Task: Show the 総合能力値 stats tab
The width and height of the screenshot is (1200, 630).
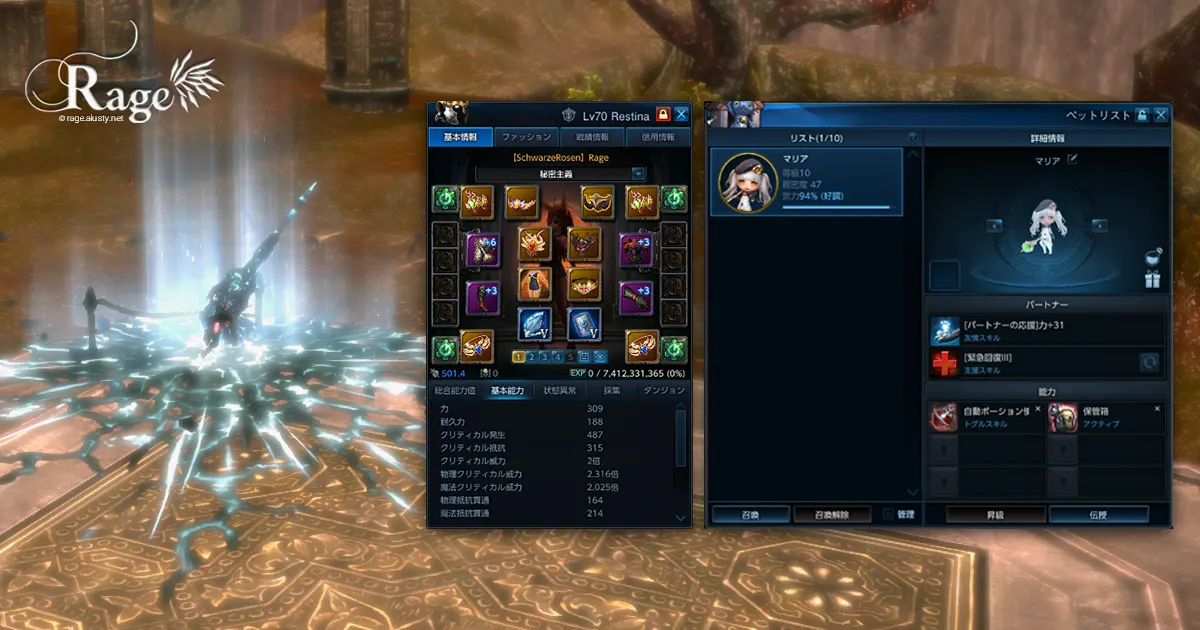Action: [454, 390]
